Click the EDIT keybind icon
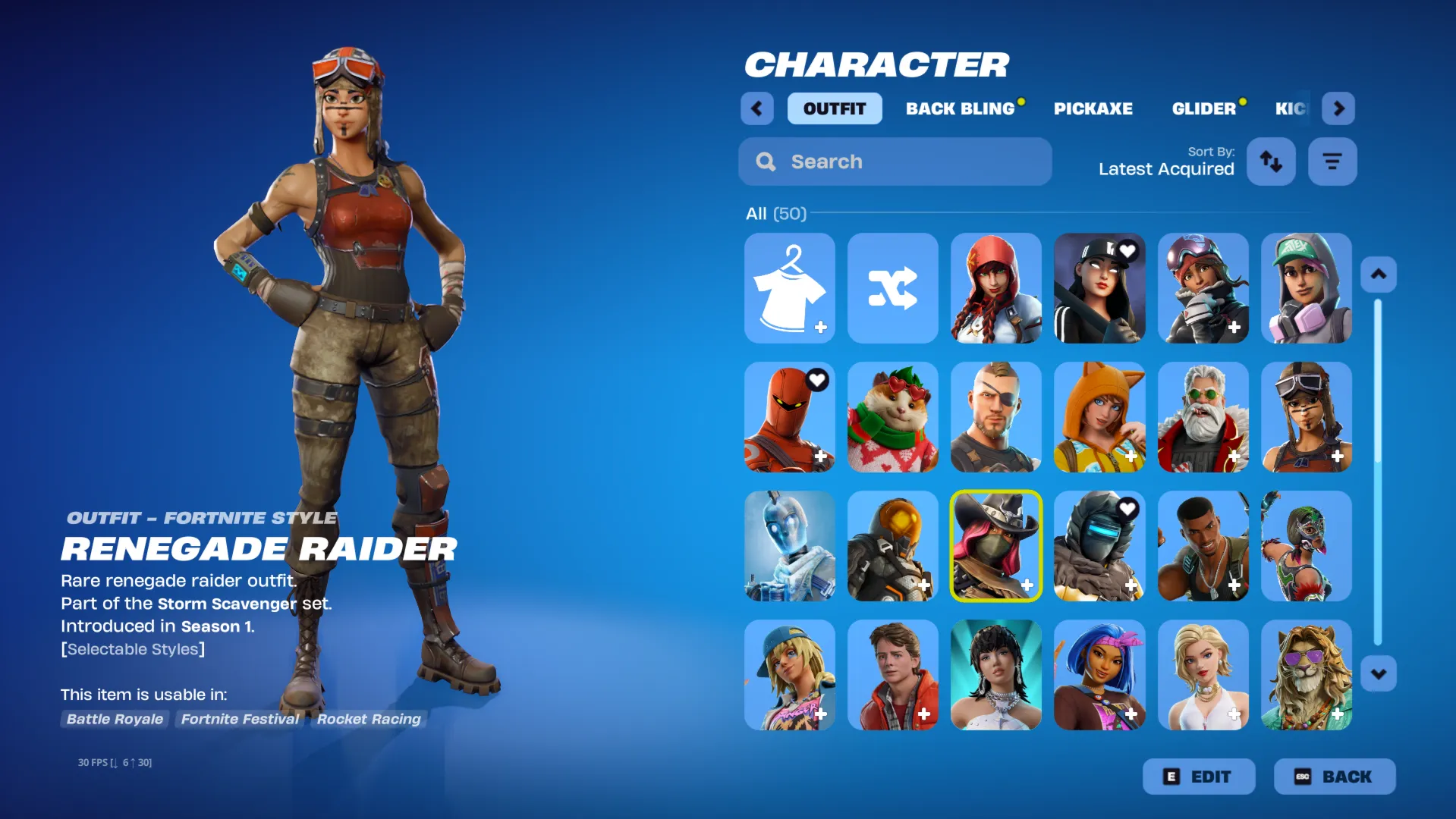Screen dimensions: 1456x819 coord(1172,777)
